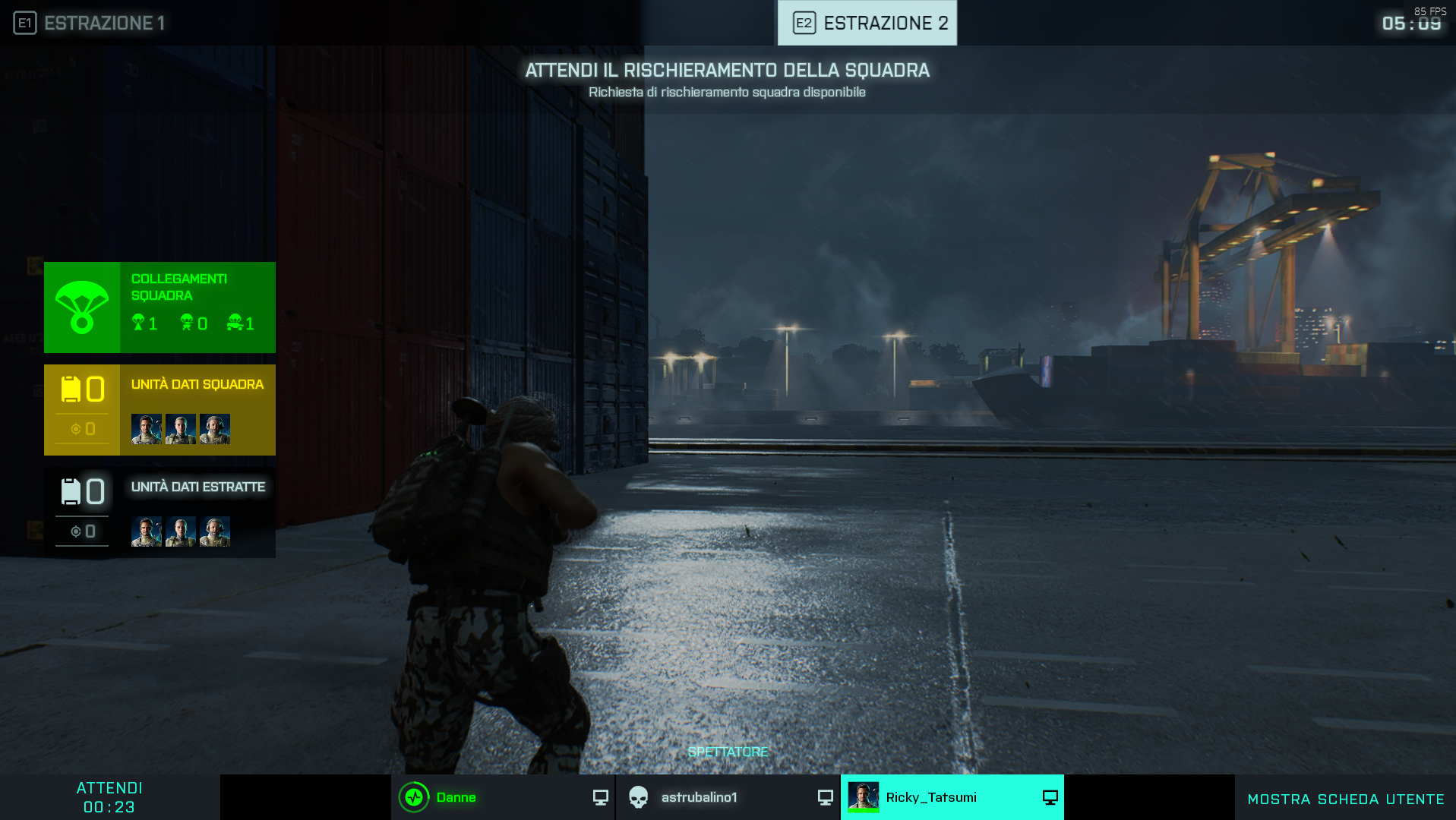Click the Mostra Scheda Utente link

1345,799
